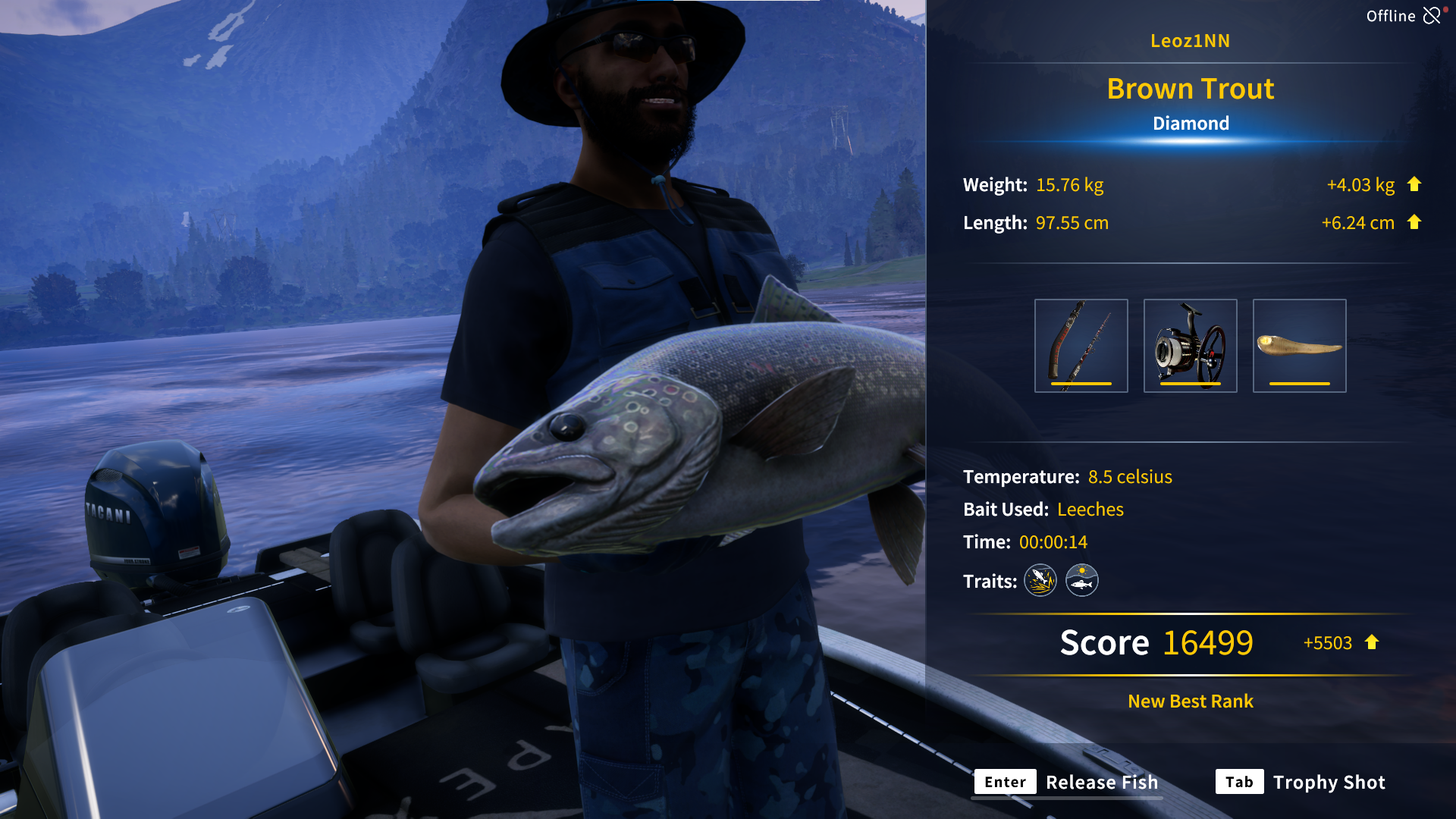
Task: Click the Offline connection status icon
Action: pyautogui.click(x=1432, y=16)
